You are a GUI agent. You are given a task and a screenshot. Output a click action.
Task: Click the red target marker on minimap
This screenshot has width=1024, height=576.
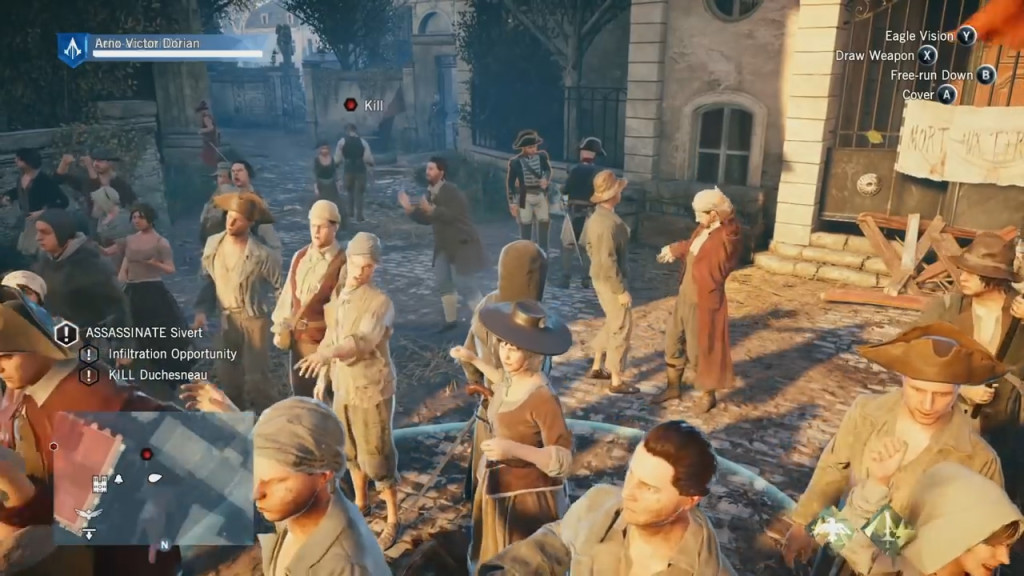tap(147, 454)
